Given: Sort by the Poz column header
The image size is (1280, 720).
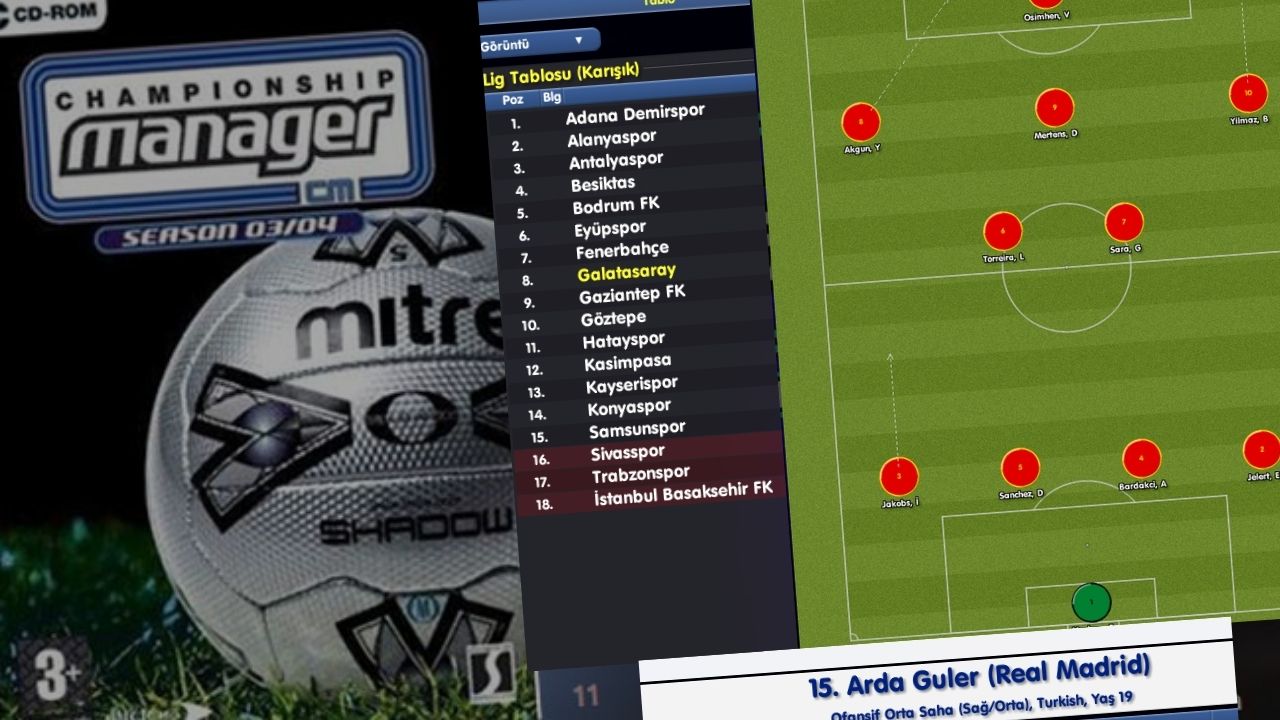Looking at the screenshot, I should click(x=513, y=100).
